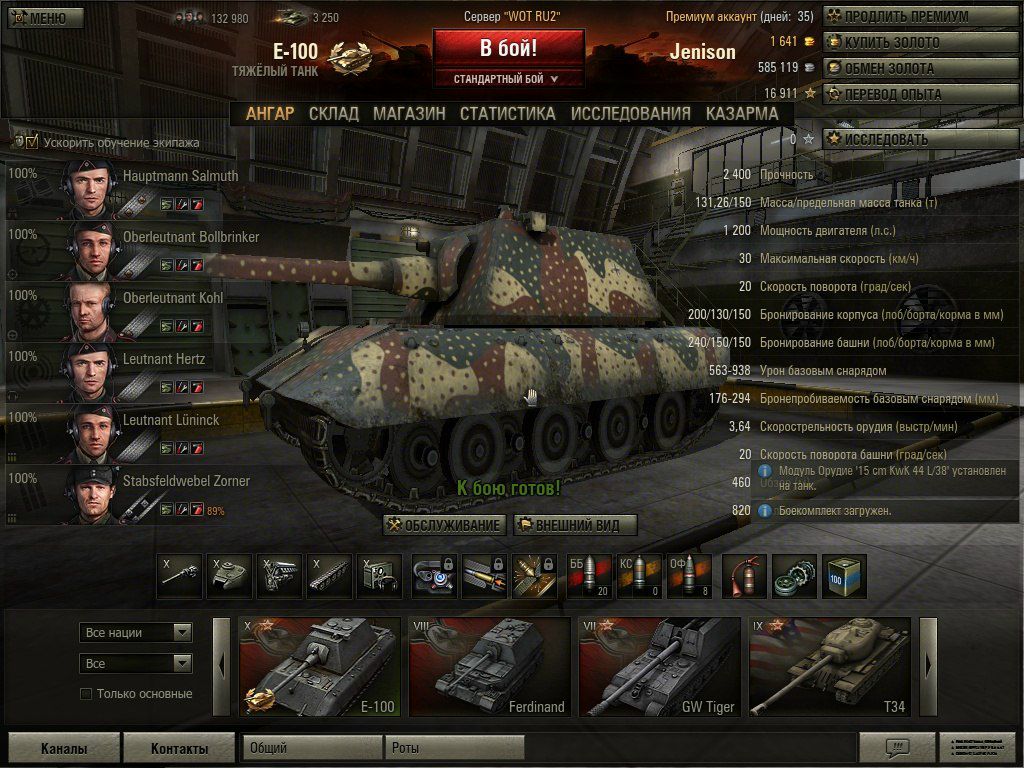Choose the GW Tiger tank tile

tap(660, 667)
